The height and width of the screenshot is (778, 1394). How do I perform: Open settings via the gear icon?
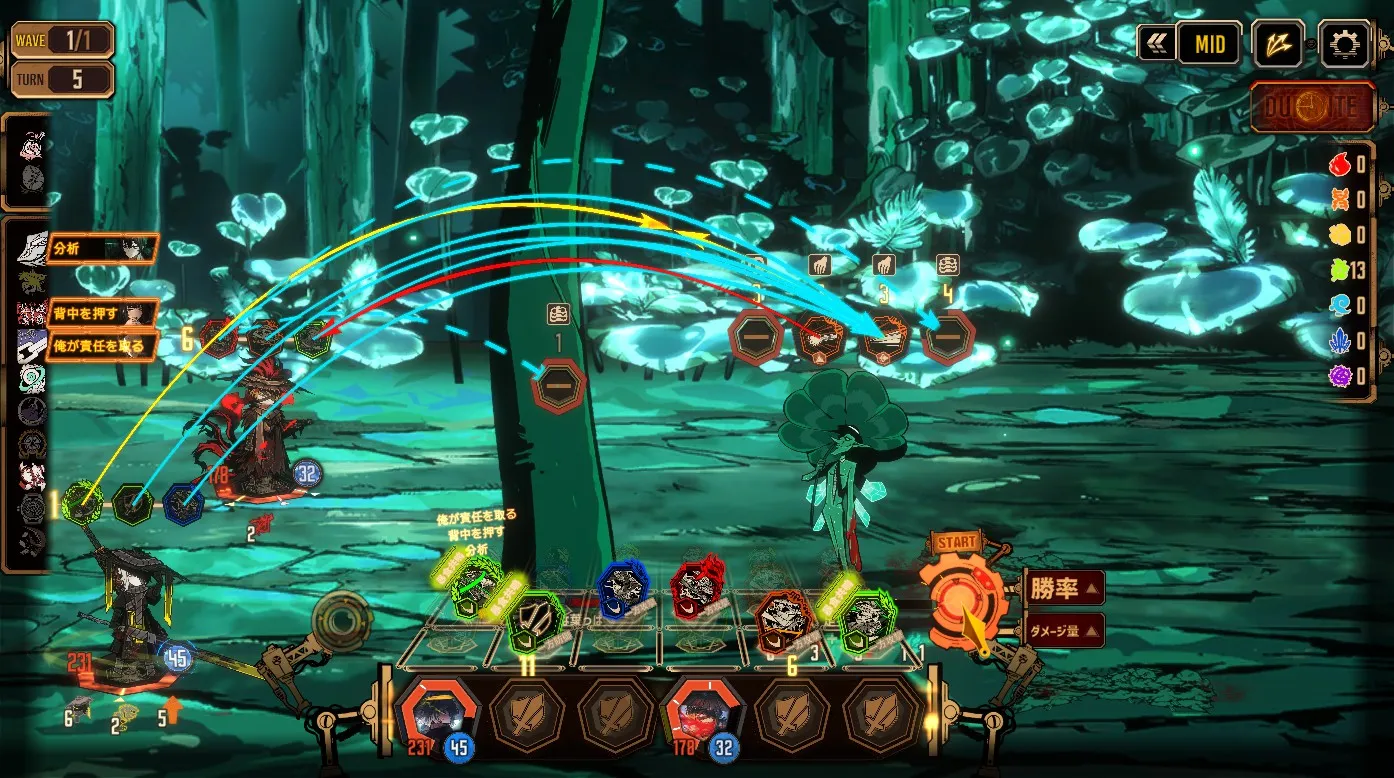(x=1343, y=44)
